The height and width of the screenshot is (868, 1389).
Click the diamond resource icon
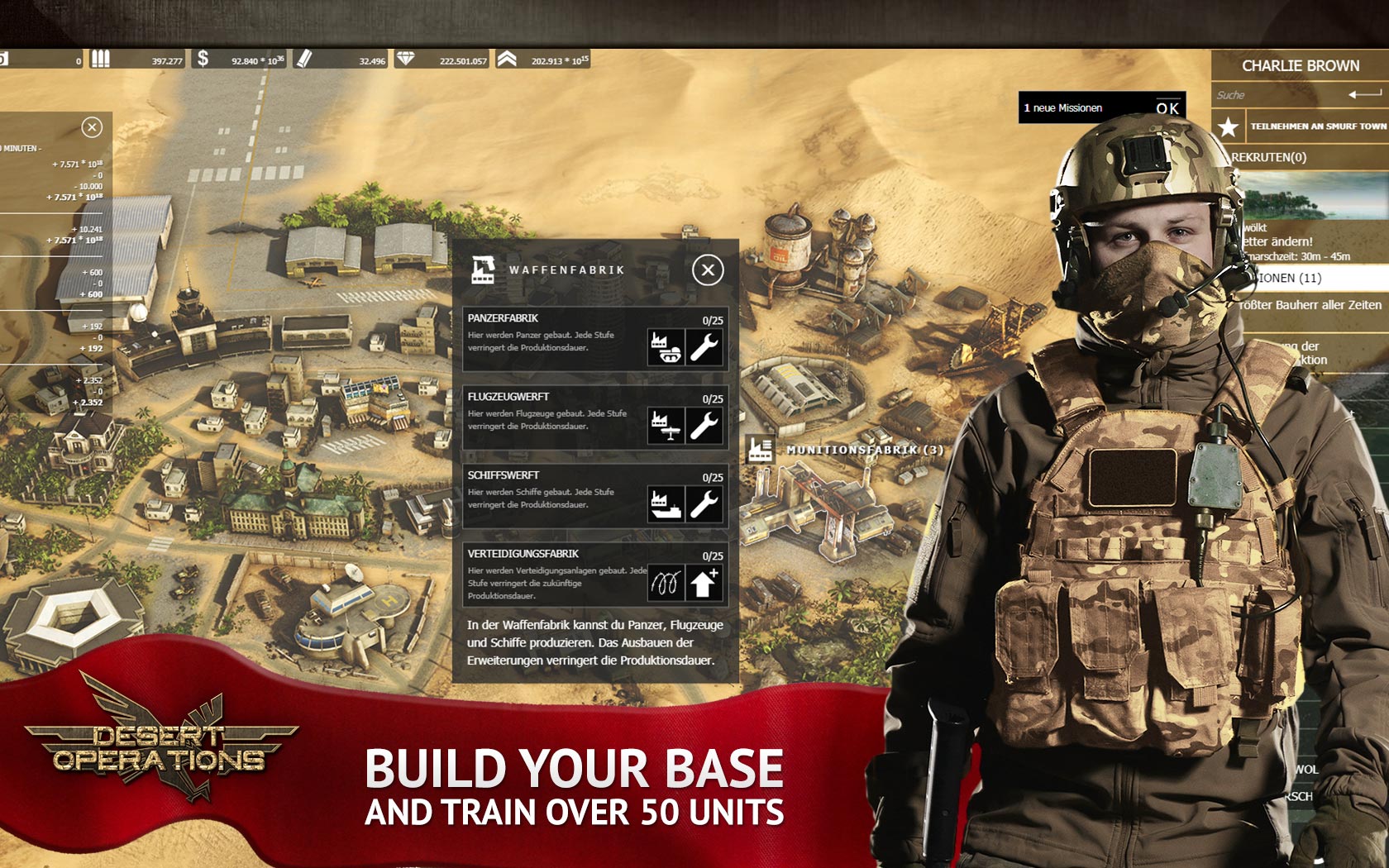coord(405,60)
